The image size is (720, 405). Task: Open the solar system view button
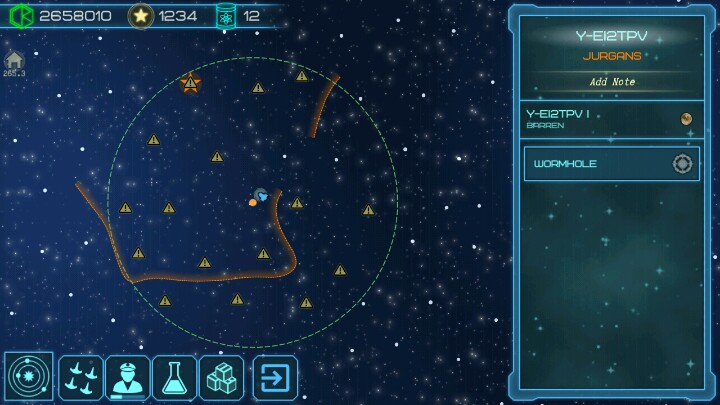pos(29,378)
